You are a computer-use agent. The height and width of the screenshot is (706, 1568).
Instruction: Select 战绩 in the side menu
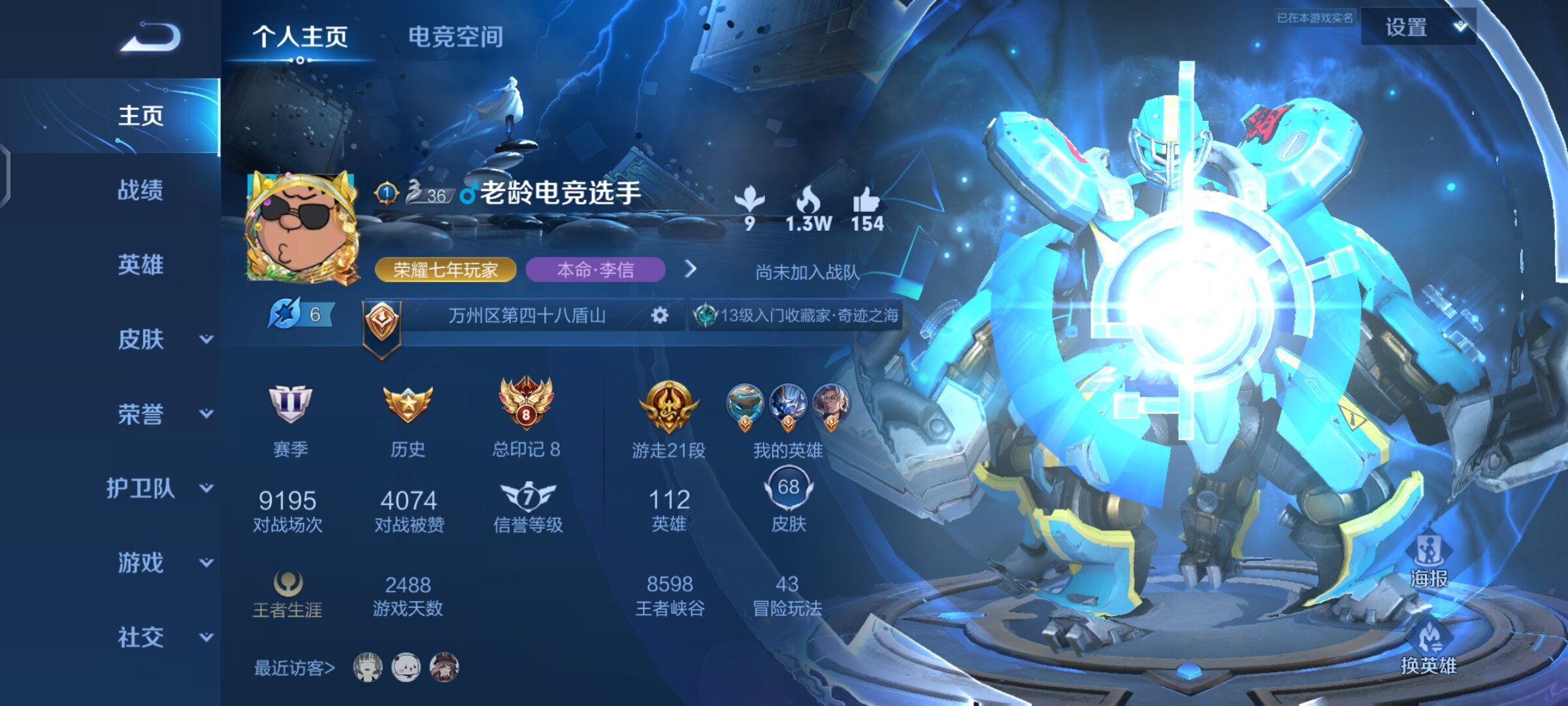click(x=140, y=190)
